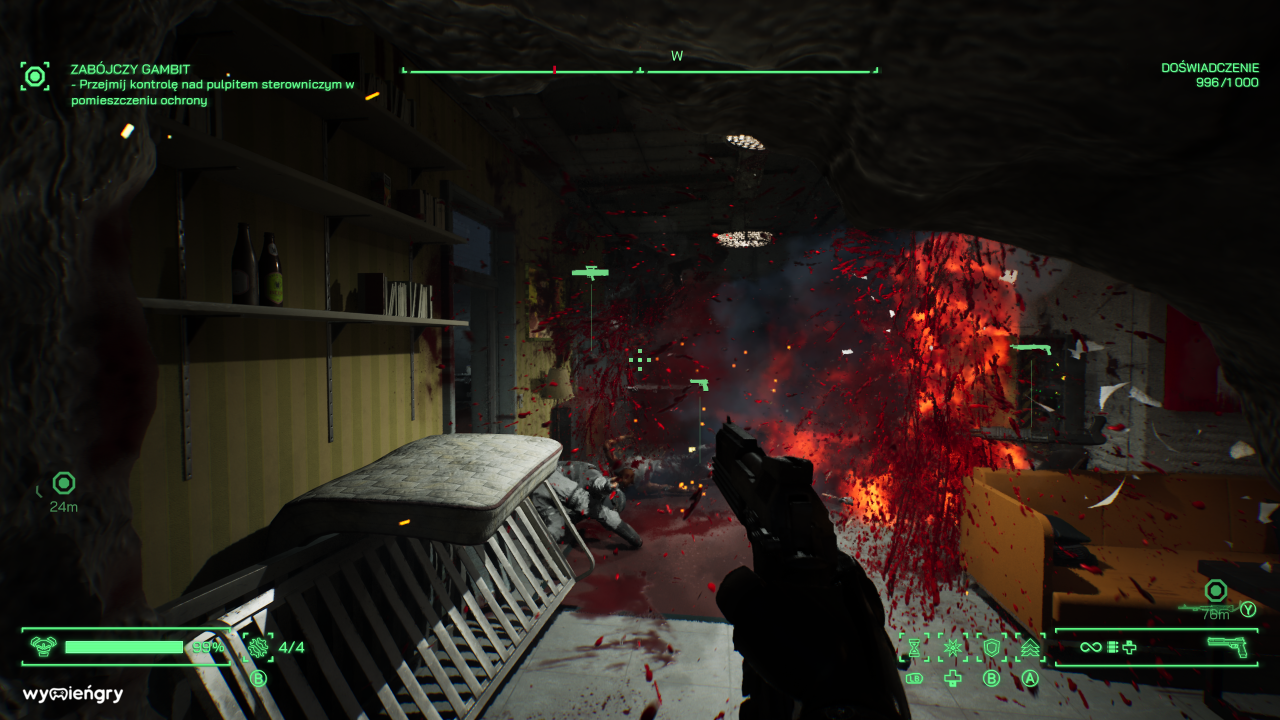Select the equipped pistol weapon icon
The image size is (1280, 720).
[1226, 646]
